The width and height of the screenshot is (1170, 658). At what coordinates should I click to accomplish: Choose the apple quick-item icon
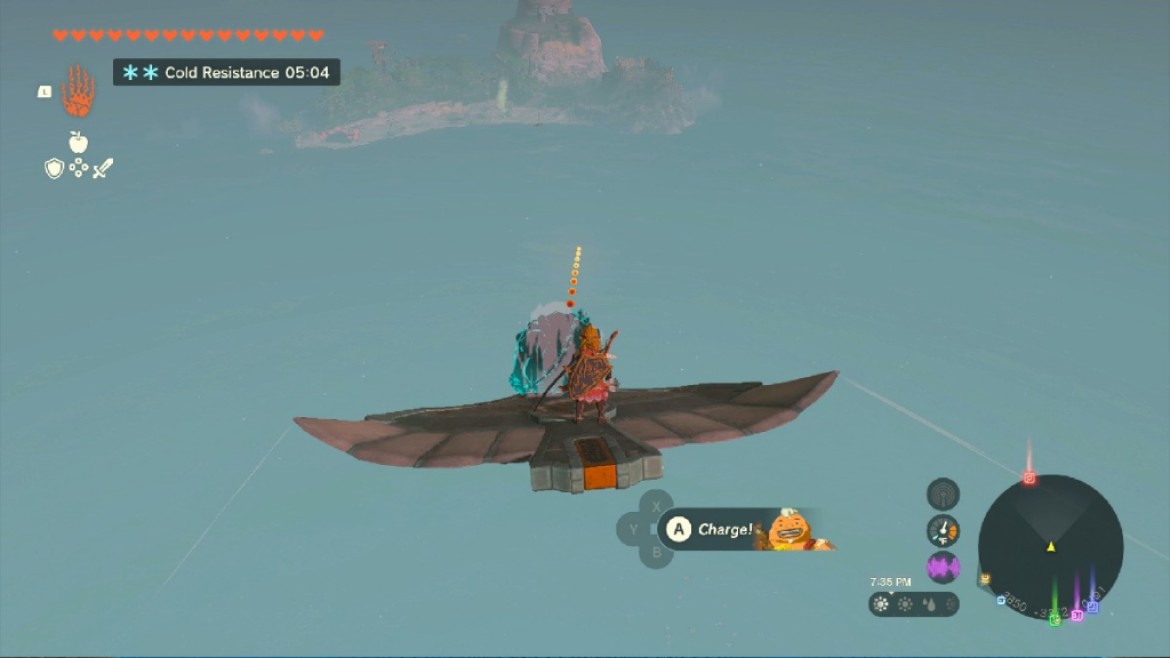(x=78, y=142)
